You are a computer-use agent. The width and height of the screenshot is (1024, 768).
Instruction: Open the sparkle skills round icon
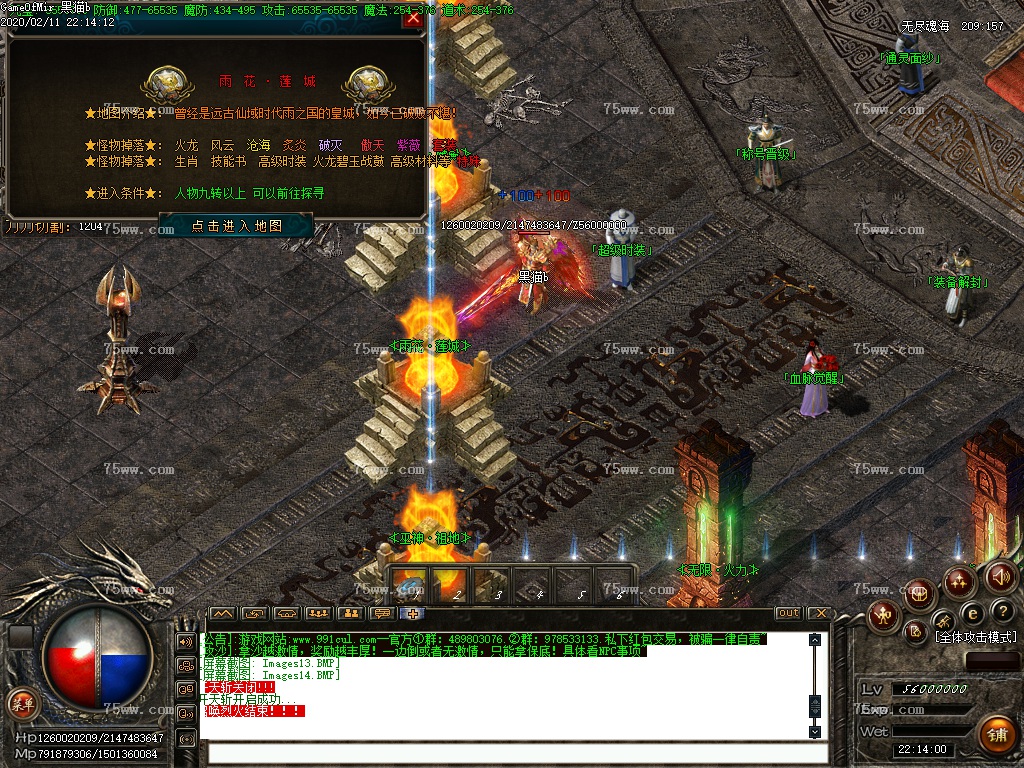coord(959,580)
